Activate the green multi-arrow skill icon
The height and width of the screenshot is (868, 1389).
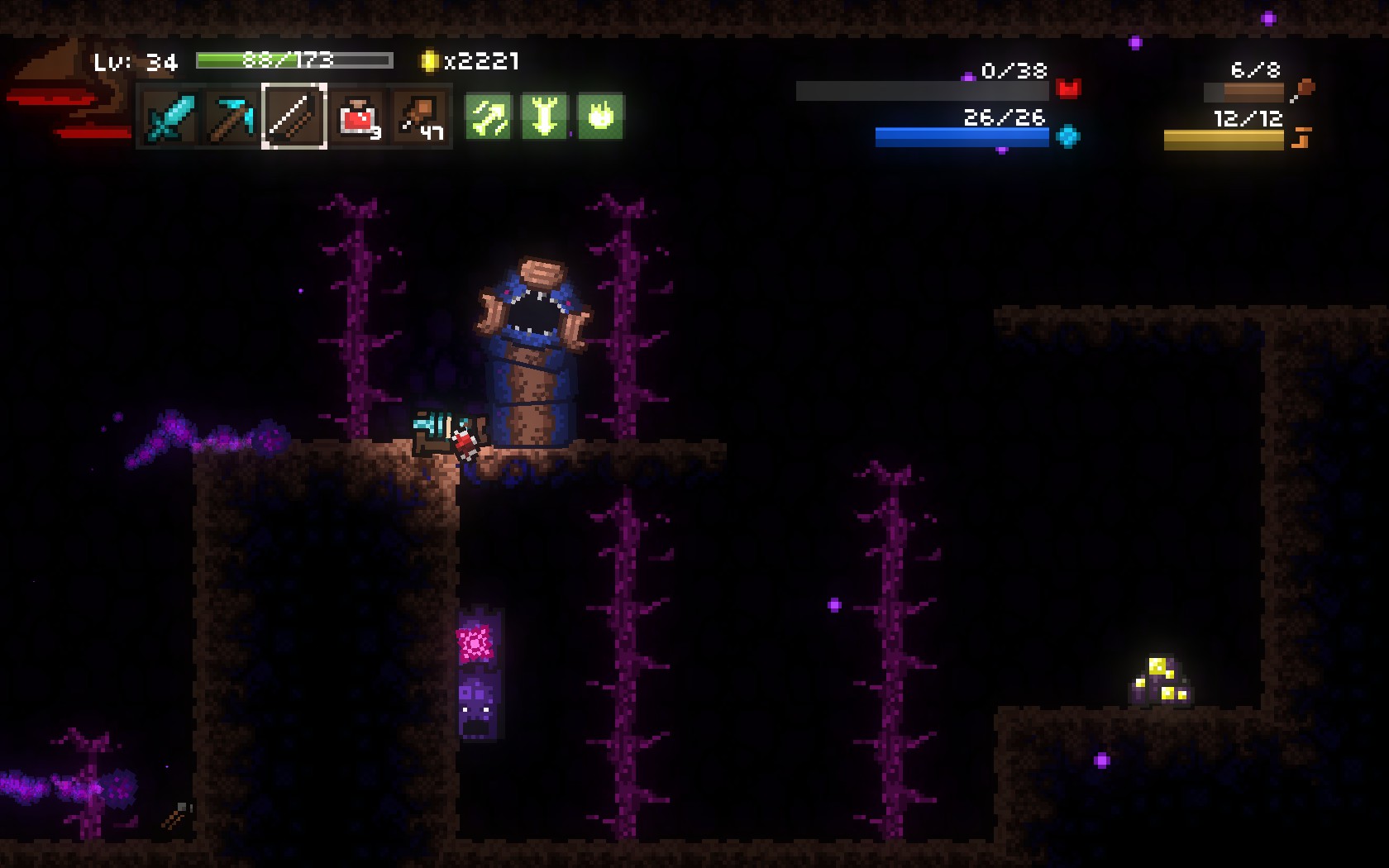tap(488, 117)
